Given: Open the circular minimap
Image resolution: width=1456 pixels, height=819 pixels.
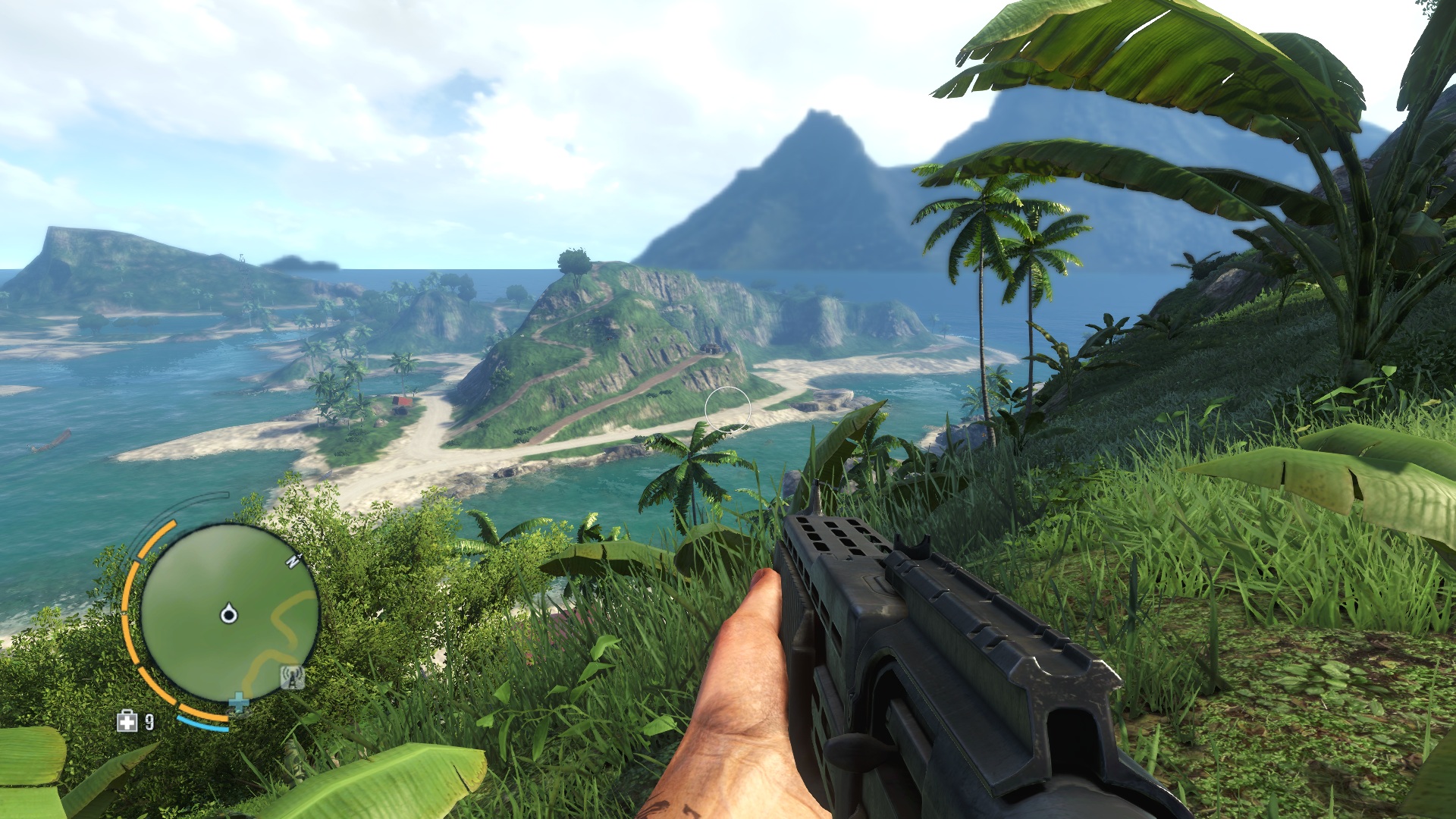Looking at the screenshot, I should click(229, 611).
